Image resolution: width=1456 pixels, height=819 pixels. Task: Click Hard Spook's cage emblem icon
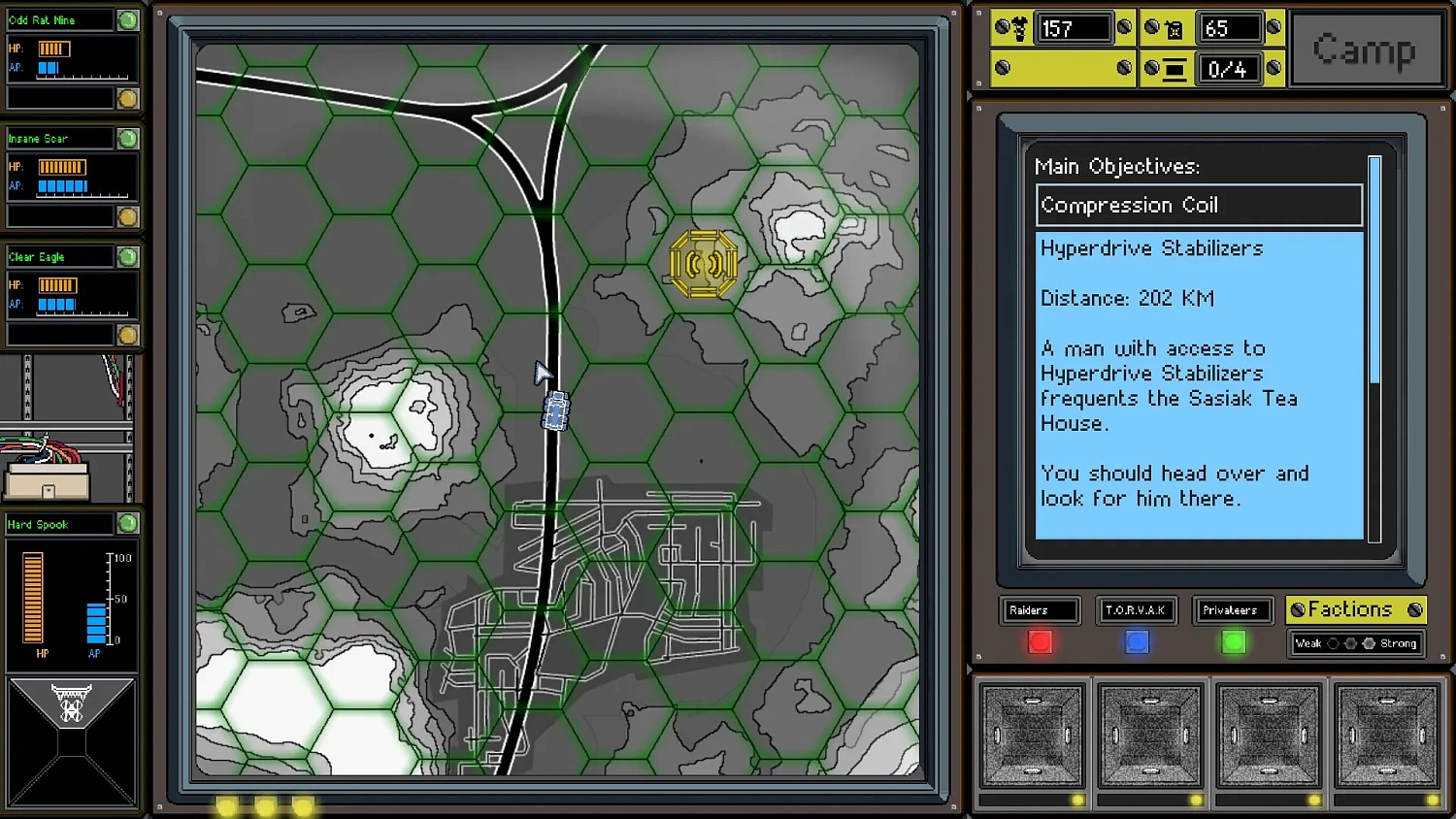[72, 702]
